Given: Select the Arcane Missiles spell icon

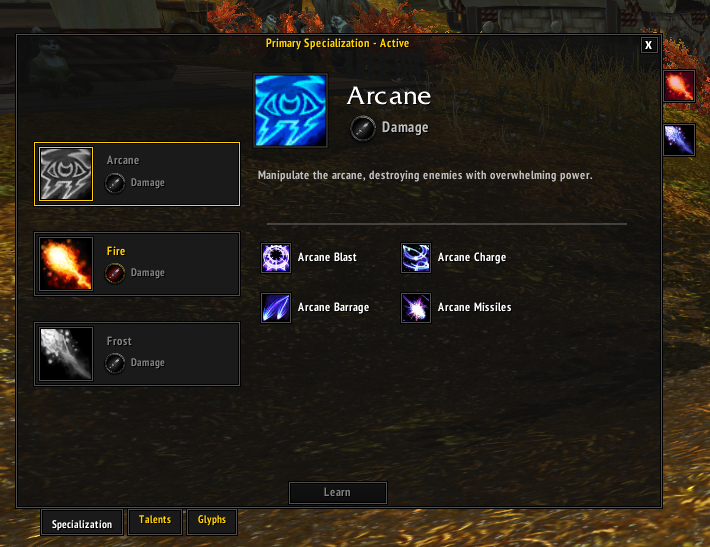Looking at the screenshot, I should [x=415, y=308].
